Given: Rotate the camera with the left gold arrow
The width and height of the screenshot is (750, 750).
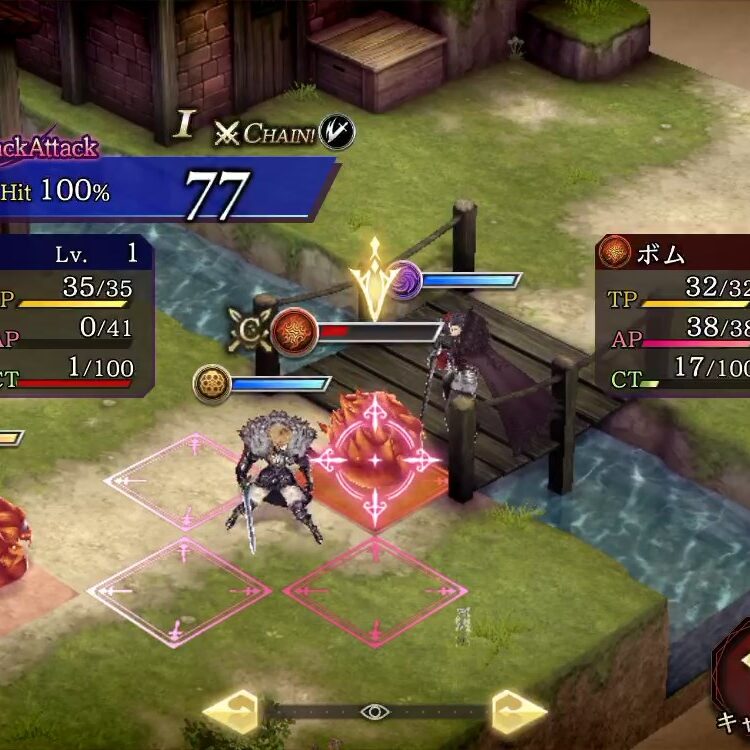Looking at the screenshot, I should [x=232, y=712].
